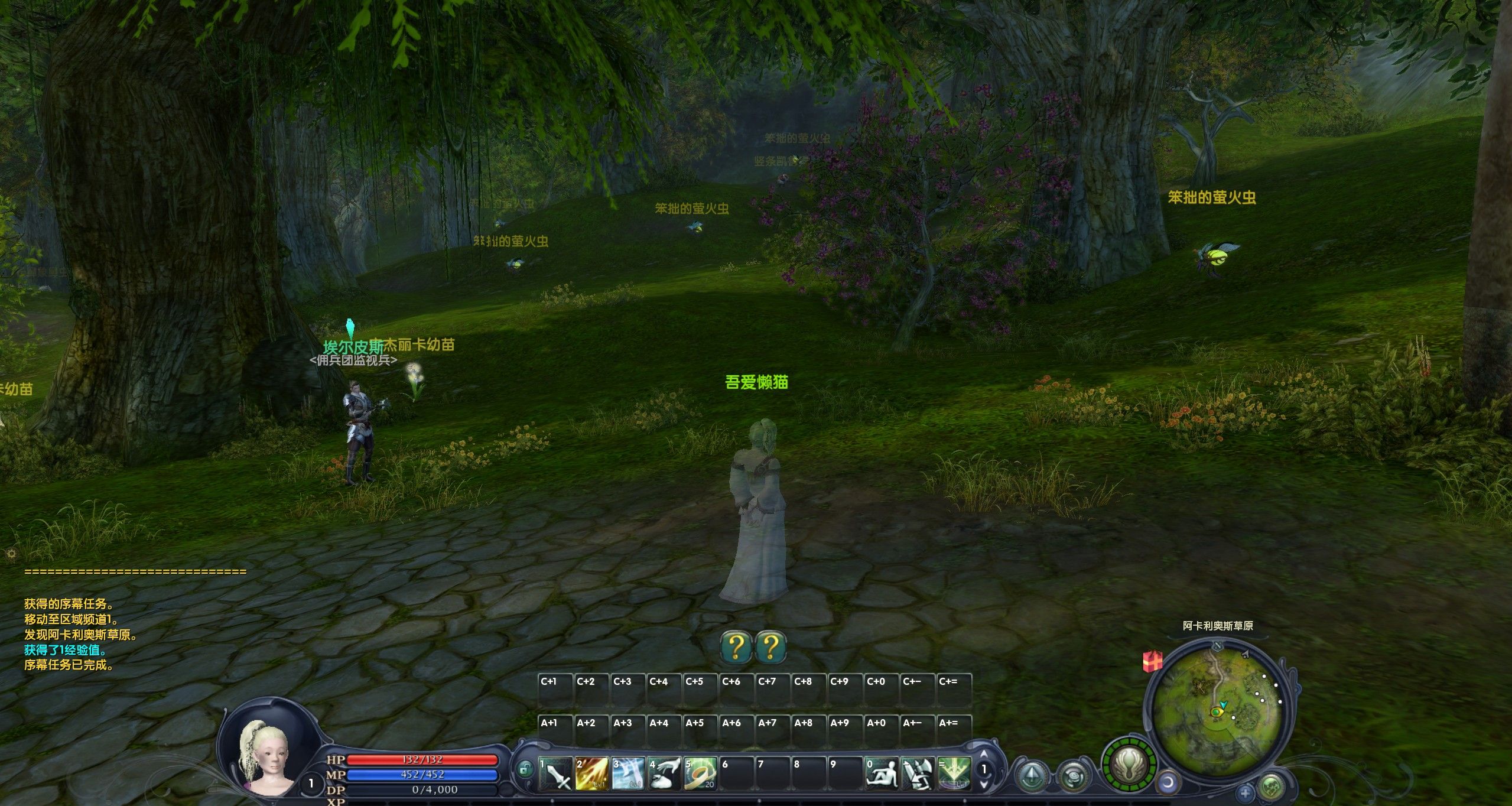Use the fiery slash skill in slot 2
1512x806 pixels.
[x=592, y=774]
